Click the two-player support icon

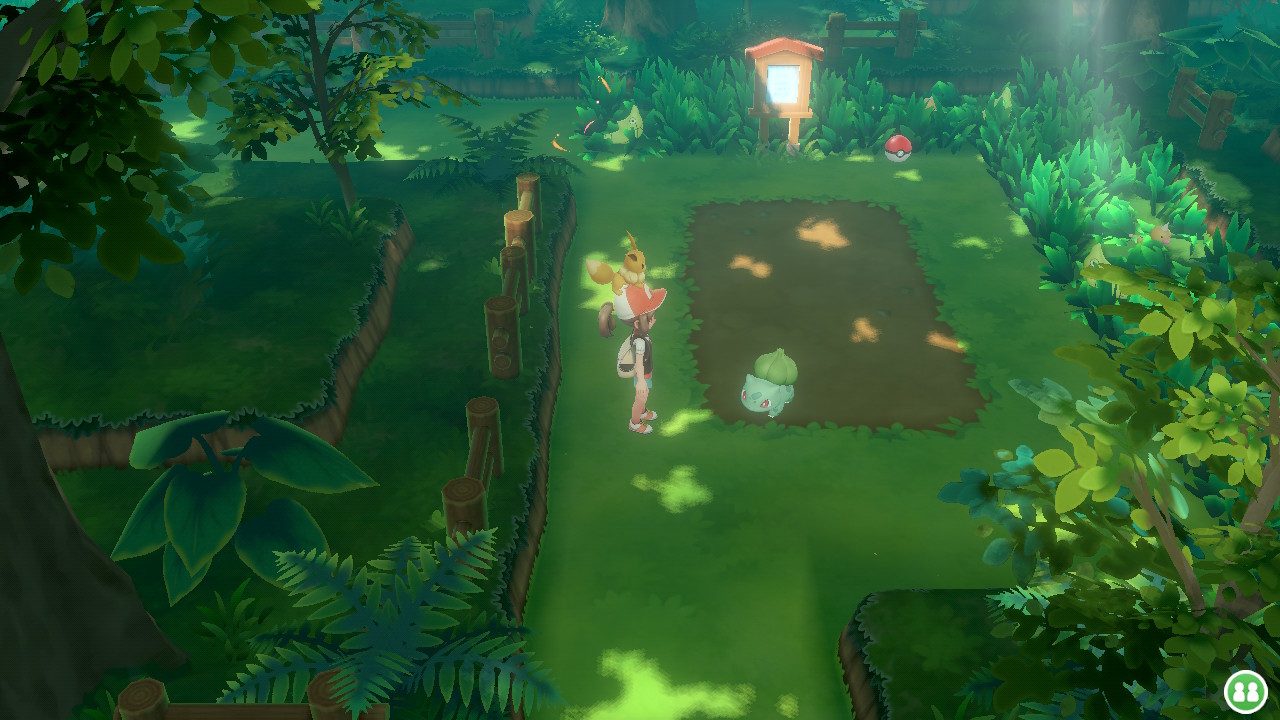[1246, 691]
